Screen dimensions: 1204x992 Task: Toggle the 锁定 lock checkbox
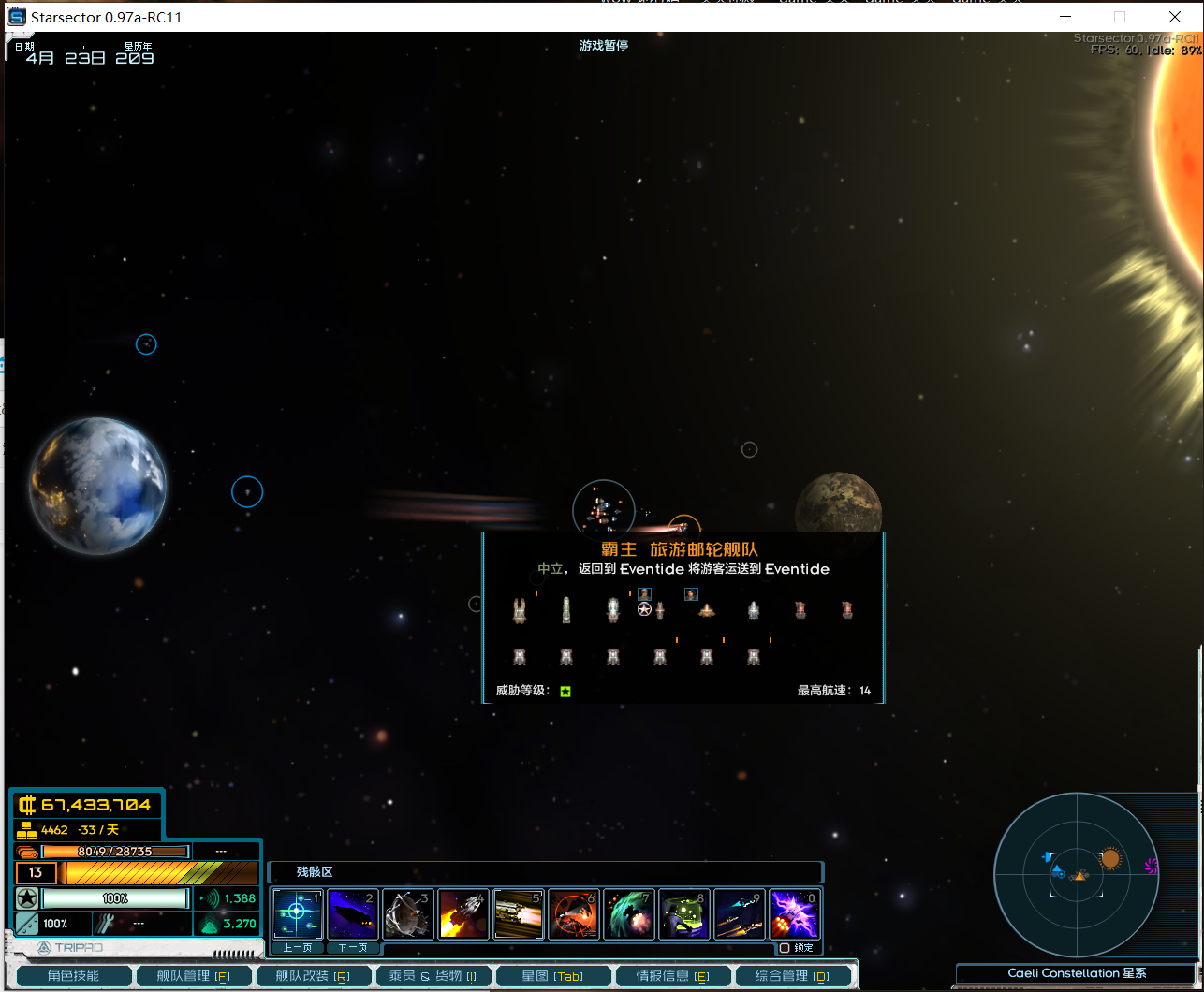785,948
